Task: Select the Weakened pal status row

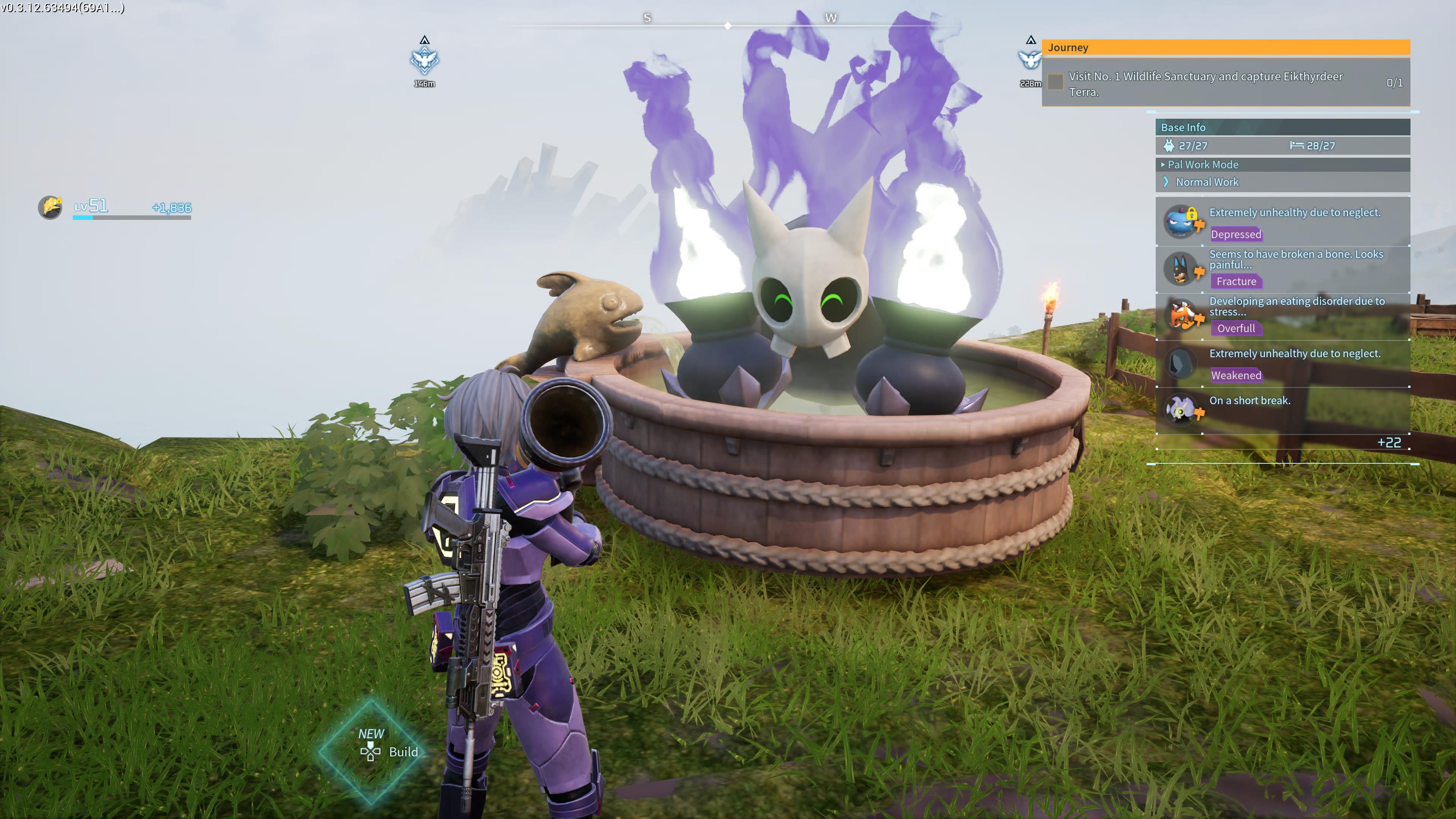Action: [x=1282, y=363]
